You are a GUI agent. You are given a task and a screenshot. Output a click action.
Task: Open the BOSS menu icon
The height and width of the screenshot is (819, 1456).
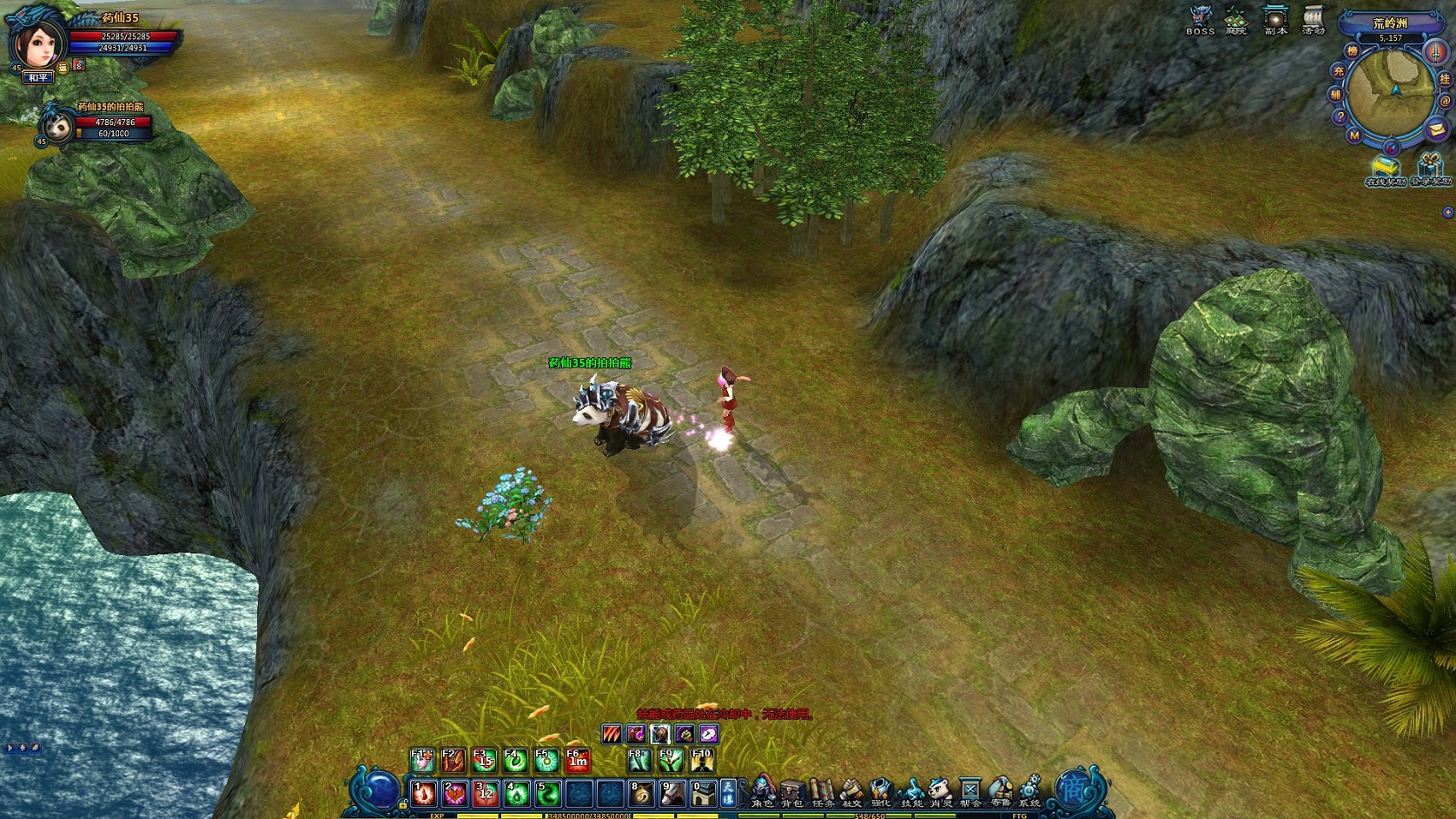point(1200,19)
